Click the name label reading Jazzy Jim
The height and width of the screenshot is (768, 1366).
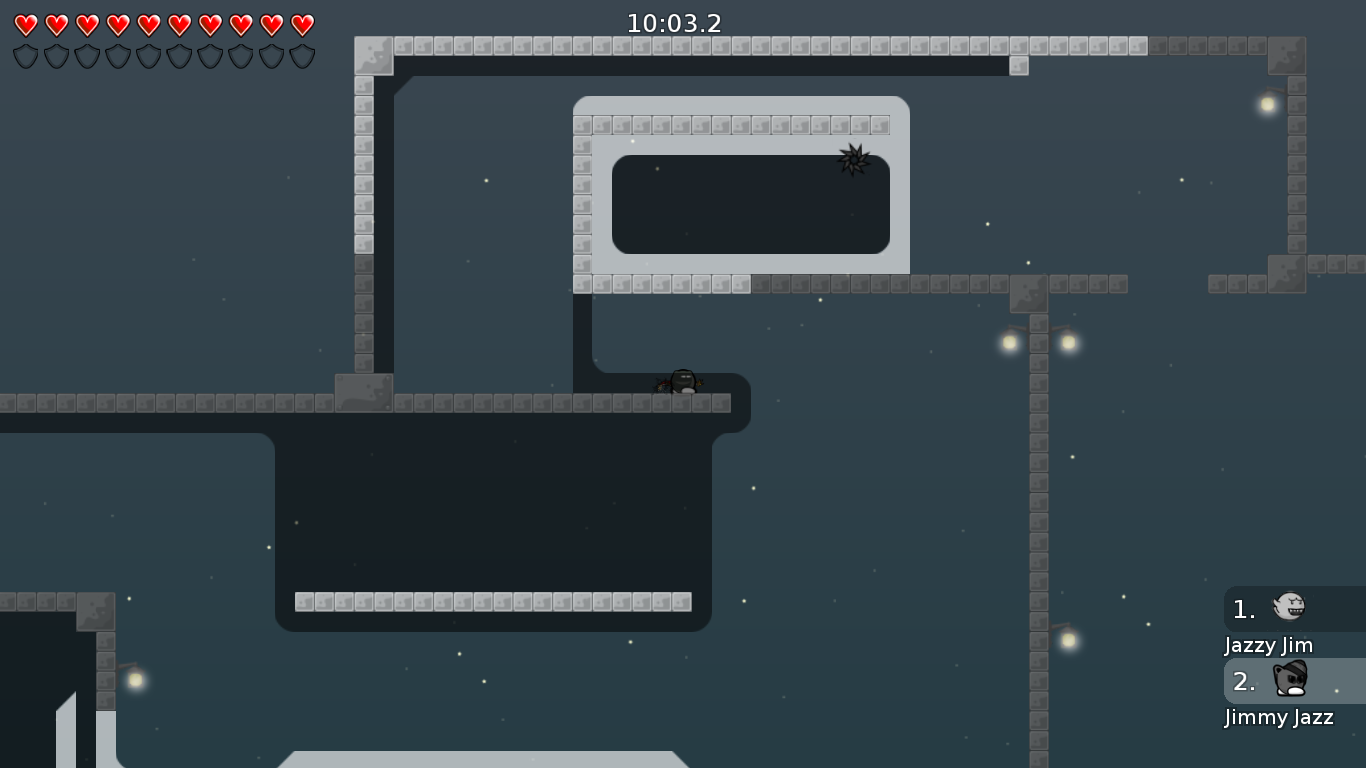pos(1268,646)
